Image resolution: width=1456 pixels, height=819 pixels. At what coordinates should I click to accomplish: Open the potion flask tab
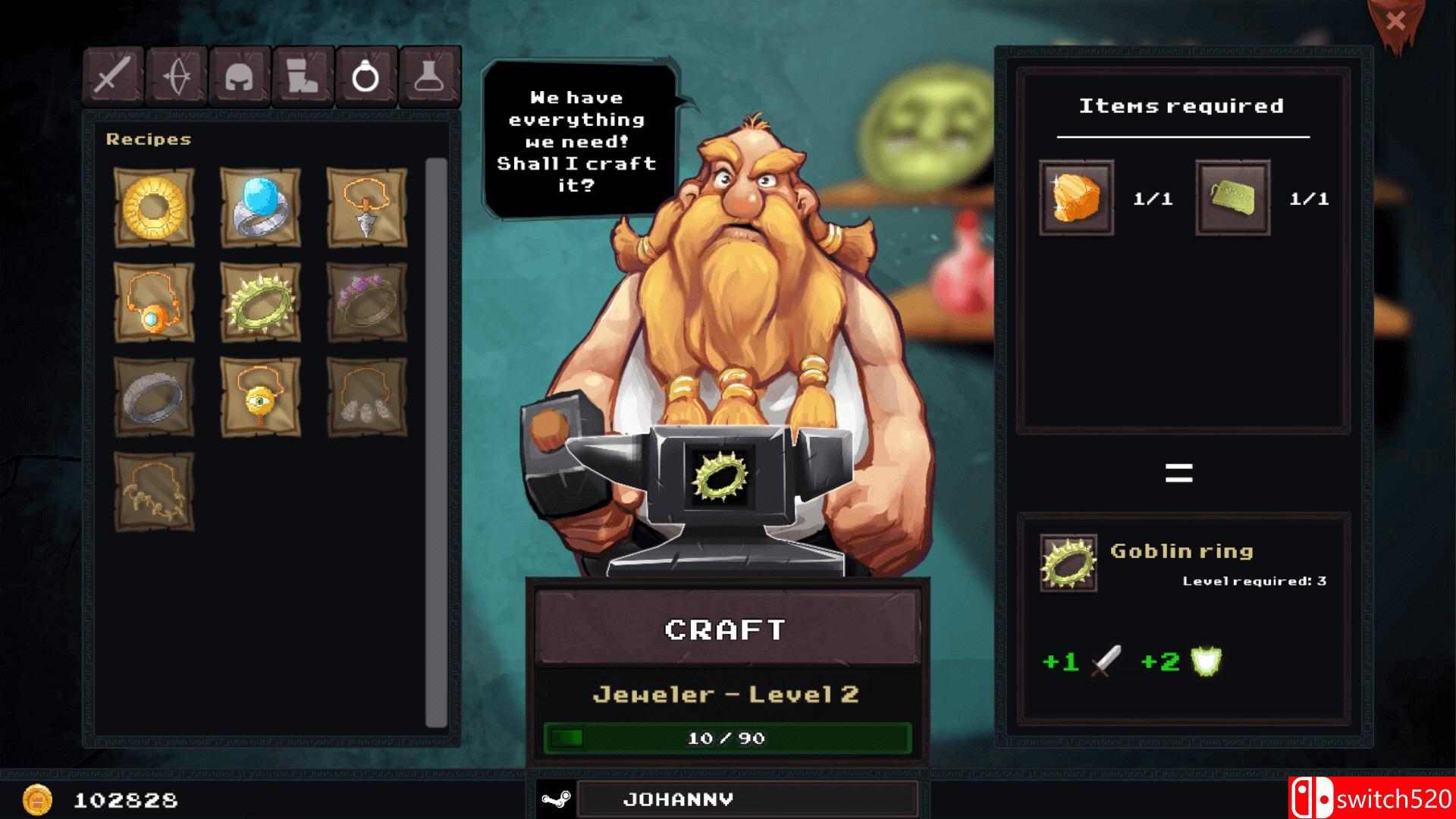(x=430, y=76)
